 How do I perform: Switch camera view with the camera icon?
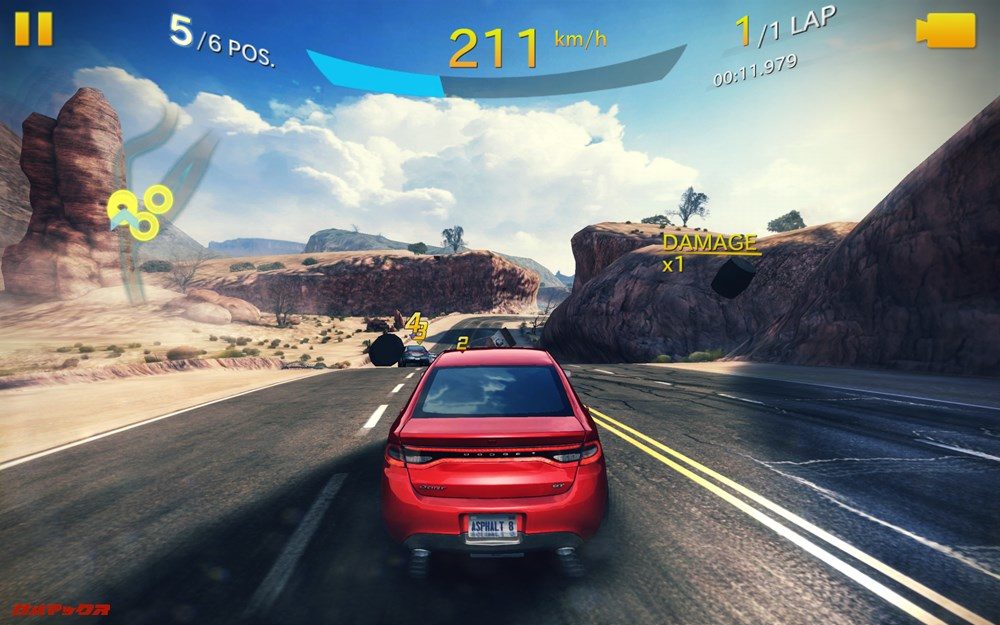[945, 30]
